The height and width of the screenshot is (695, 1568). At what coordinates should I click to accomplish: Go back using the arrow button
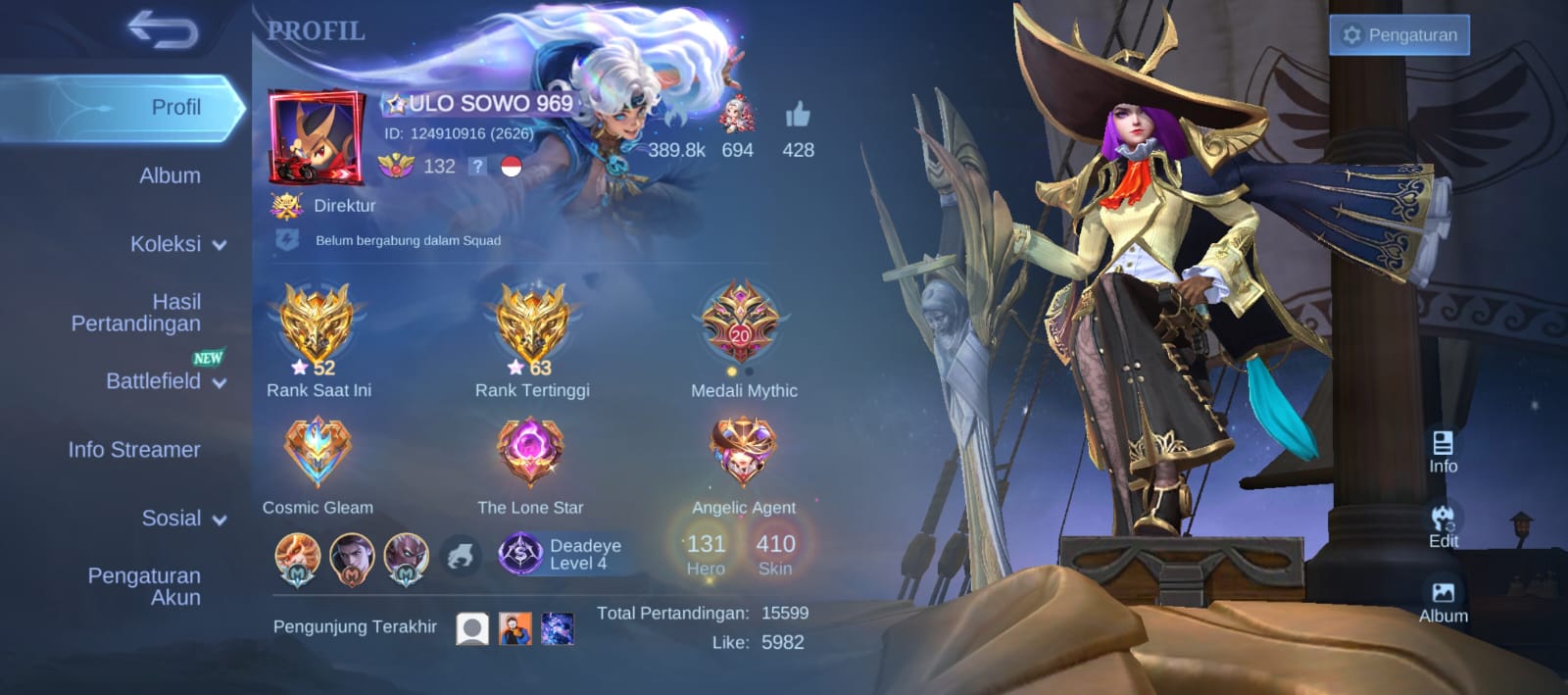(x=163, y=29)
